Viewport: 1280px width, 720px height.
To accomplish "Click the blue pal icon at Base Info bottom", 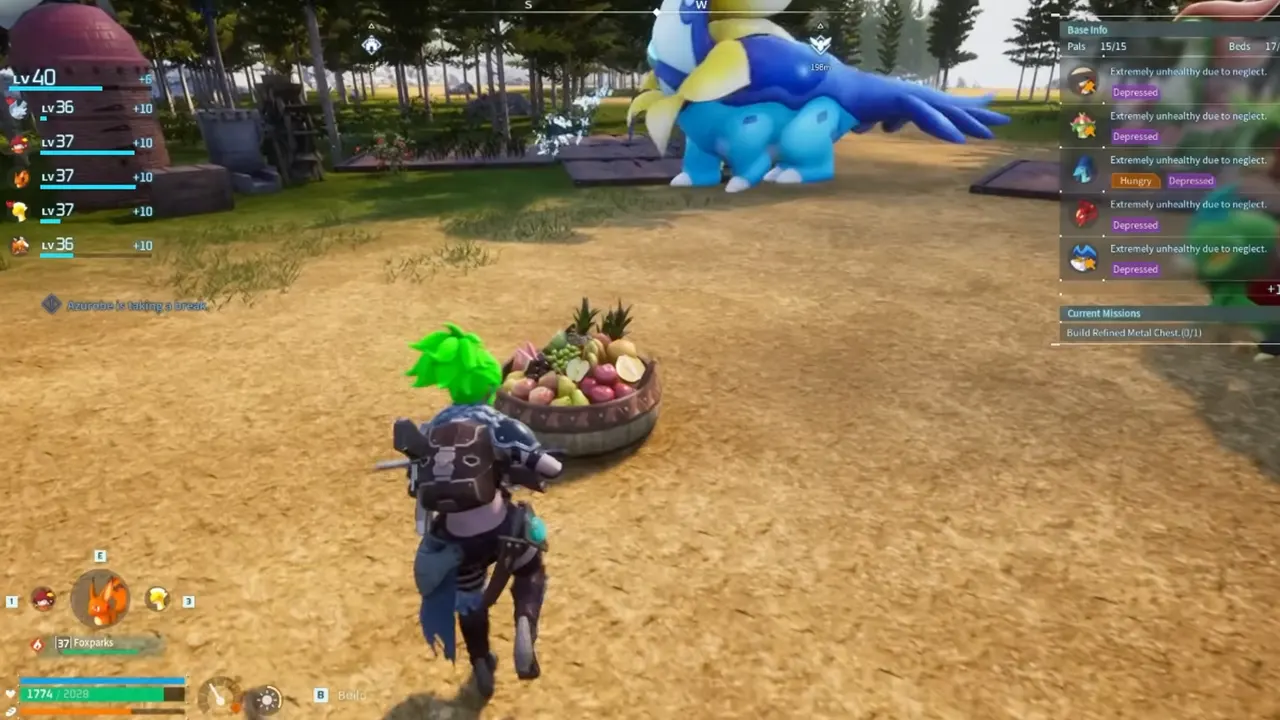I will [x=1085, y=258].
